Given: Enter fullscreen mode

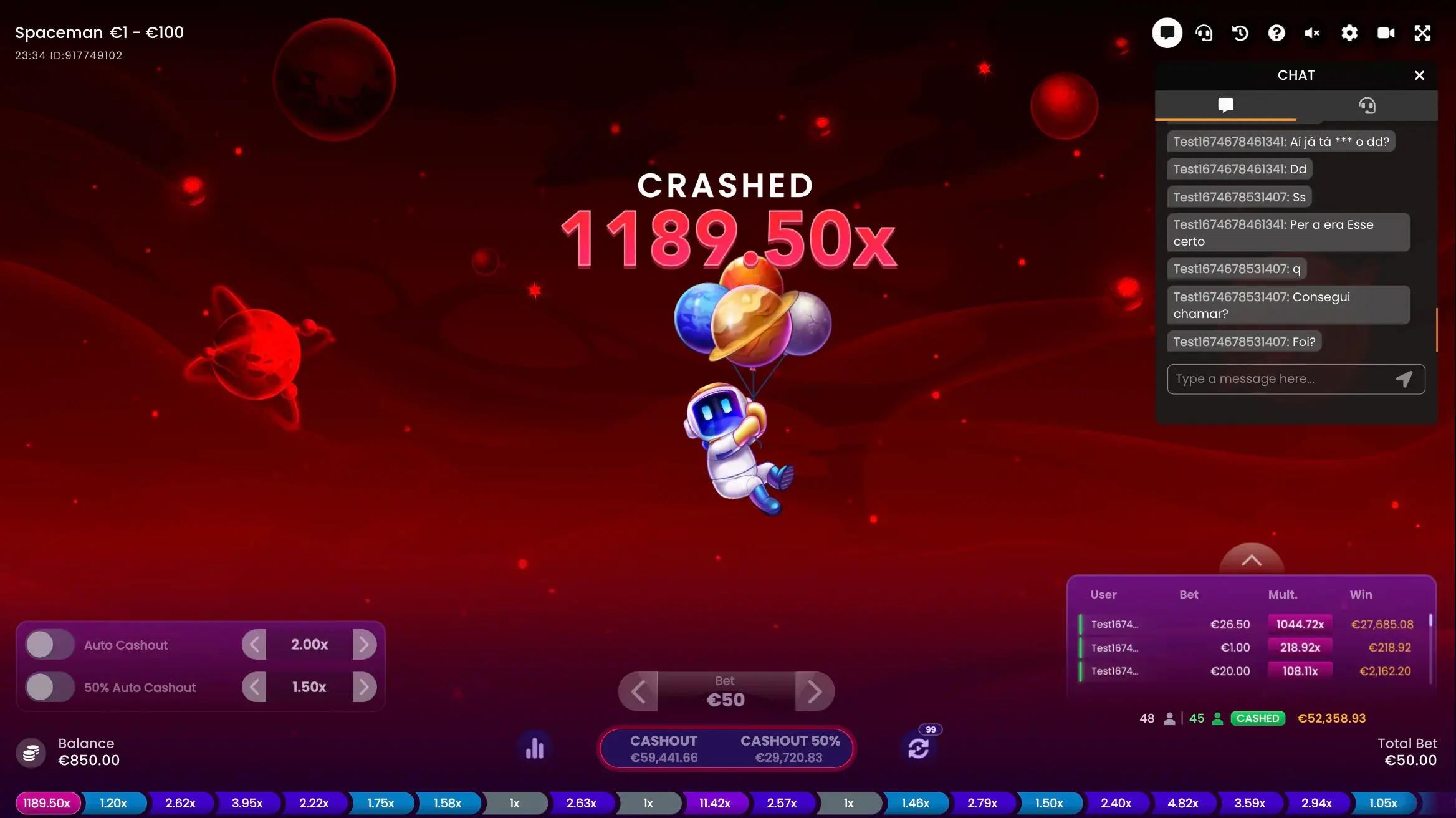Looking at the screenshot, I should click(x=1422, y=33).
